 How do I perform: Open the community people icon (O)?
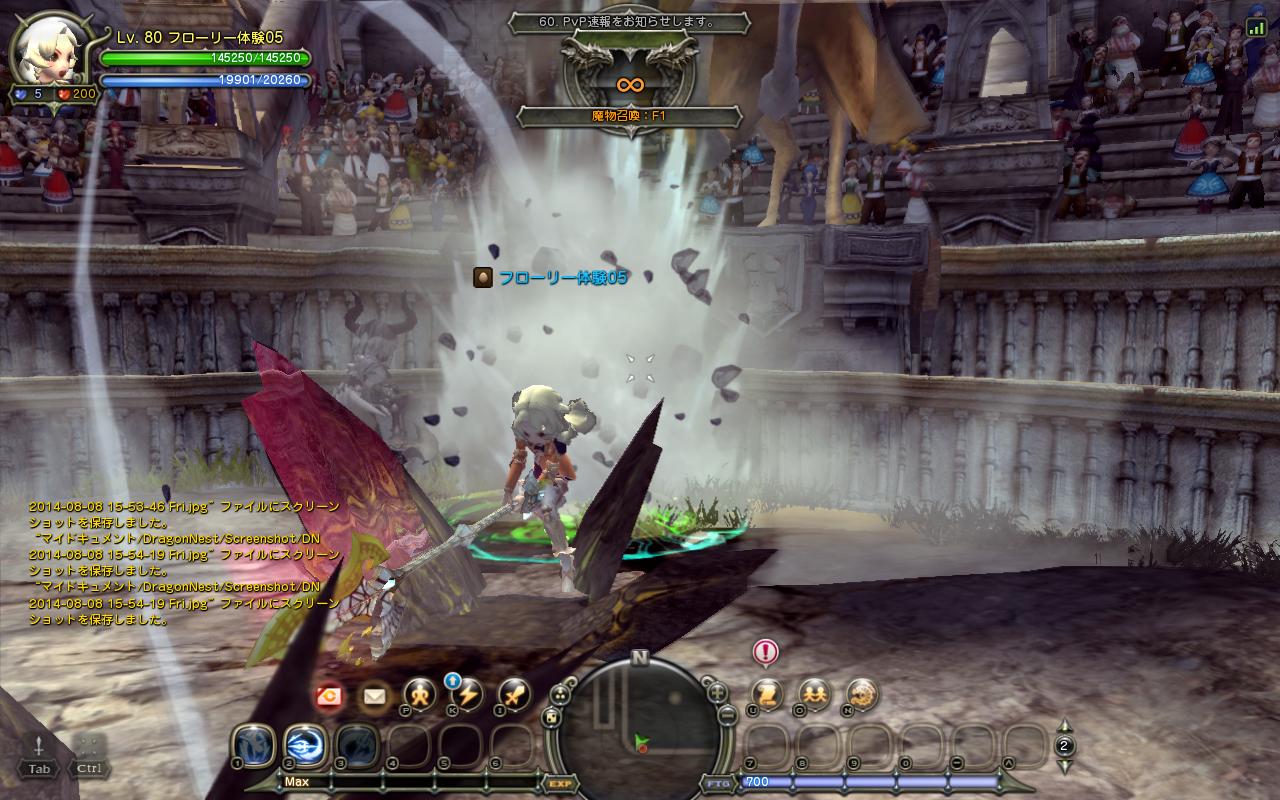coord(814,694)
